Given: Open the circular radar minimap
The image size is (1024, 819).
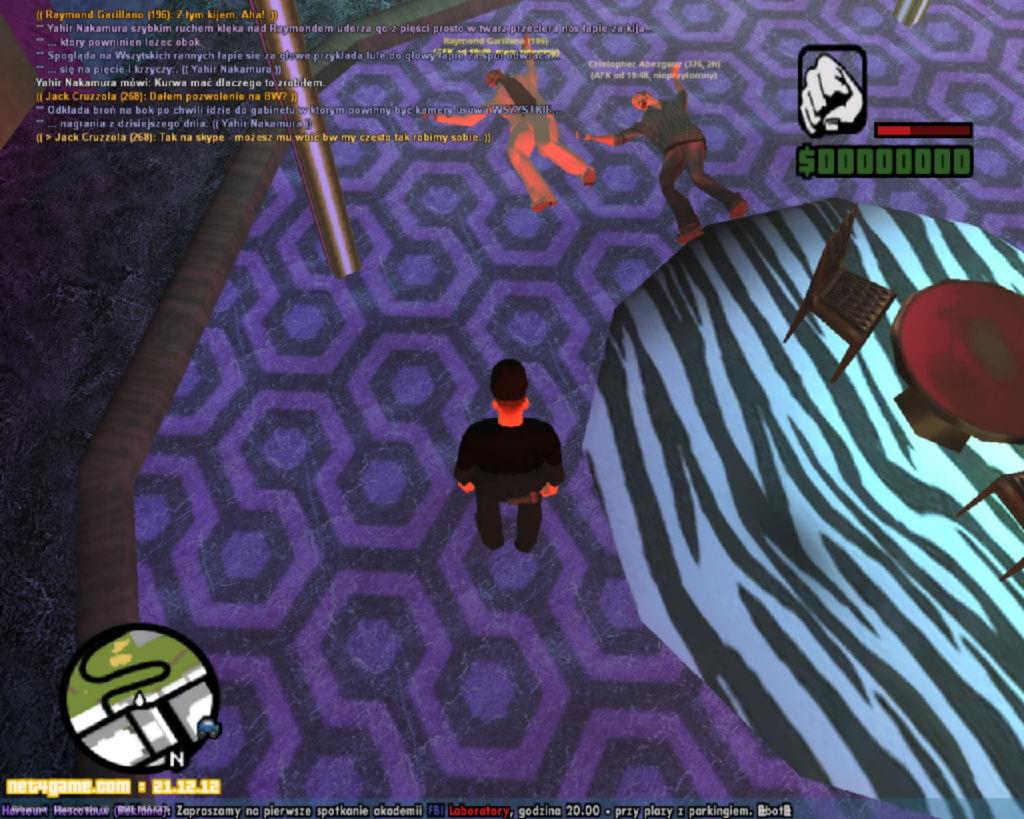Looking at the screenshot, I should point(140,697).
